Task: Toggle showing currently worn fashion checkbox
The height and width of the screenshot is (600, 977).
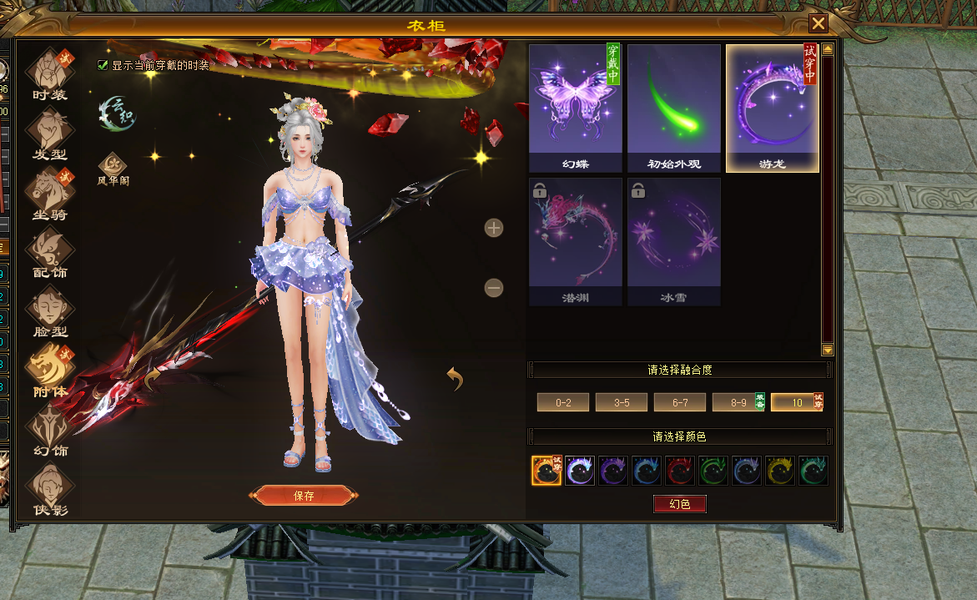Action: pos(103,65)
